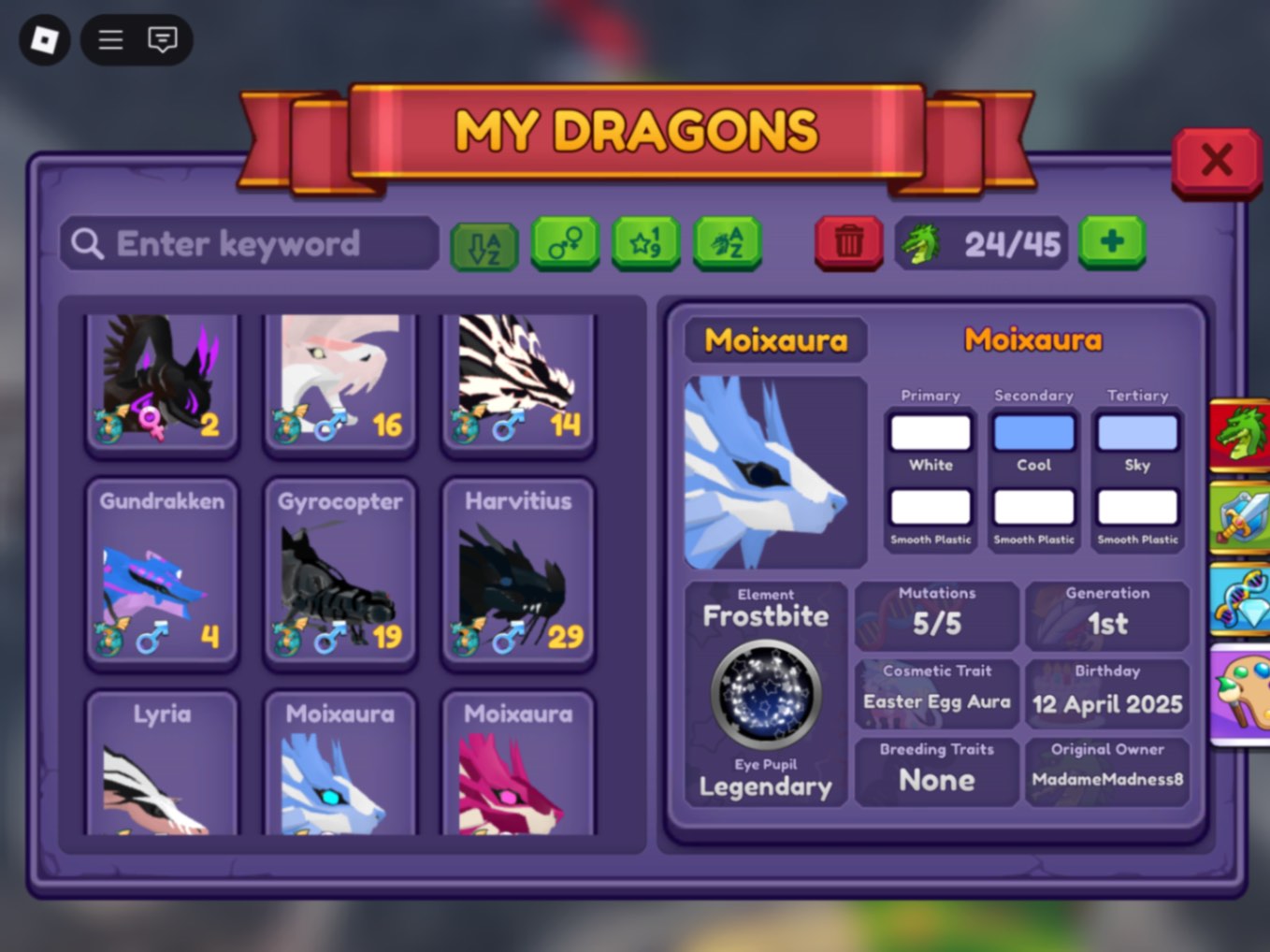Toggle the Easter Egg Aura cosmetic trait
1270x952 pixels.
coord(936,692)
